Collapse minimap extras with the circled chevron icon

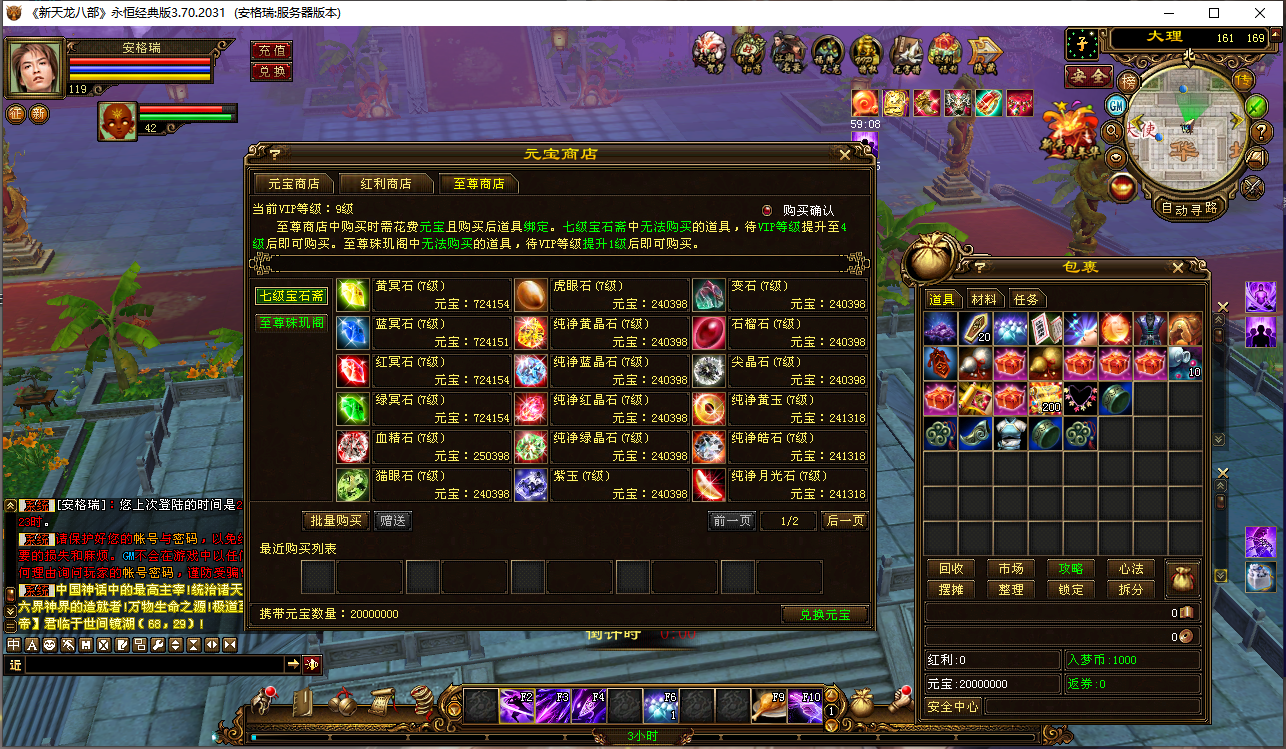[1114, 157]
